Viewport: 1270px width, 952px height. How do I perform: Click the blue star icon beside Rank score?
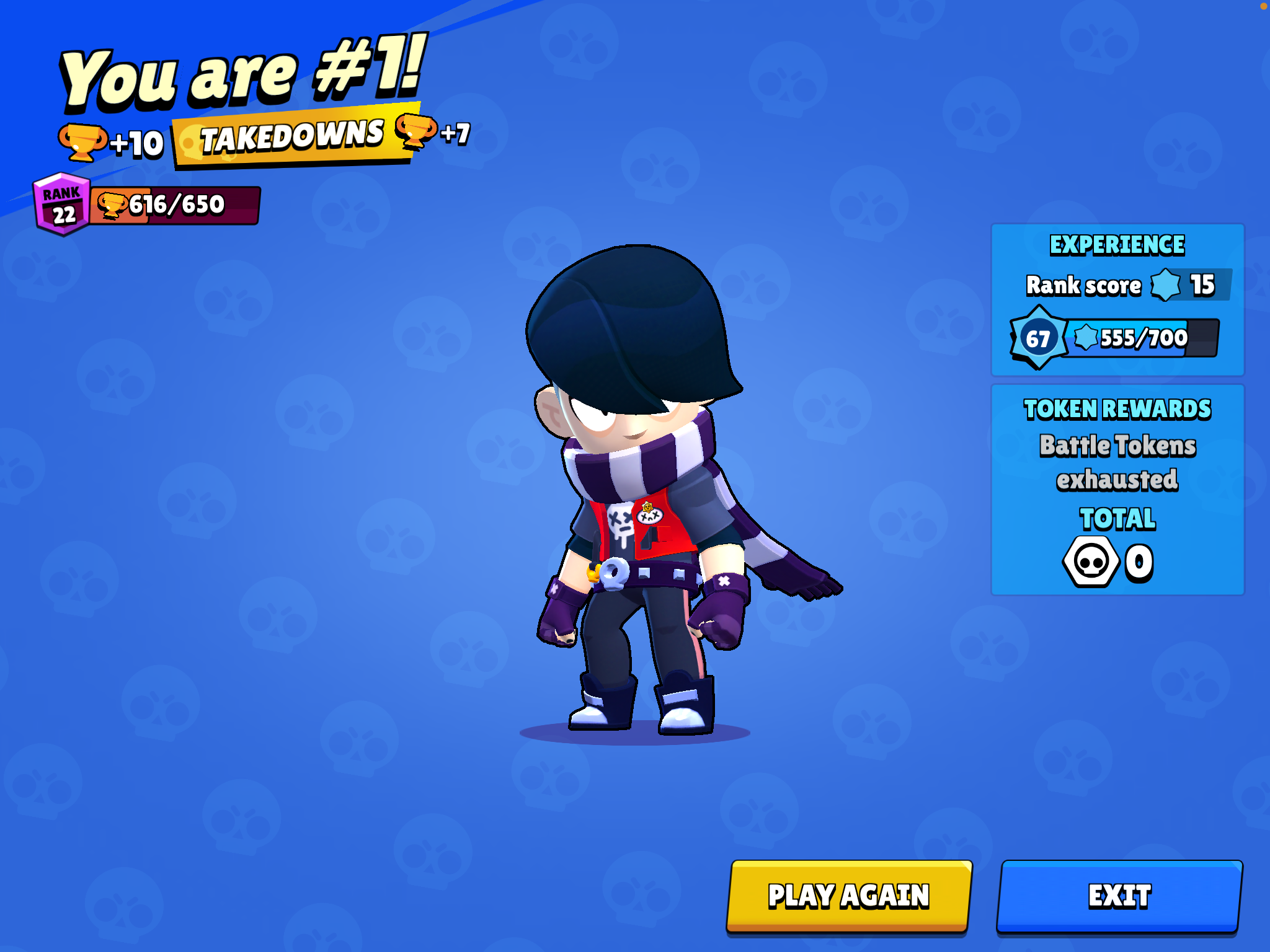point(1165,286)
